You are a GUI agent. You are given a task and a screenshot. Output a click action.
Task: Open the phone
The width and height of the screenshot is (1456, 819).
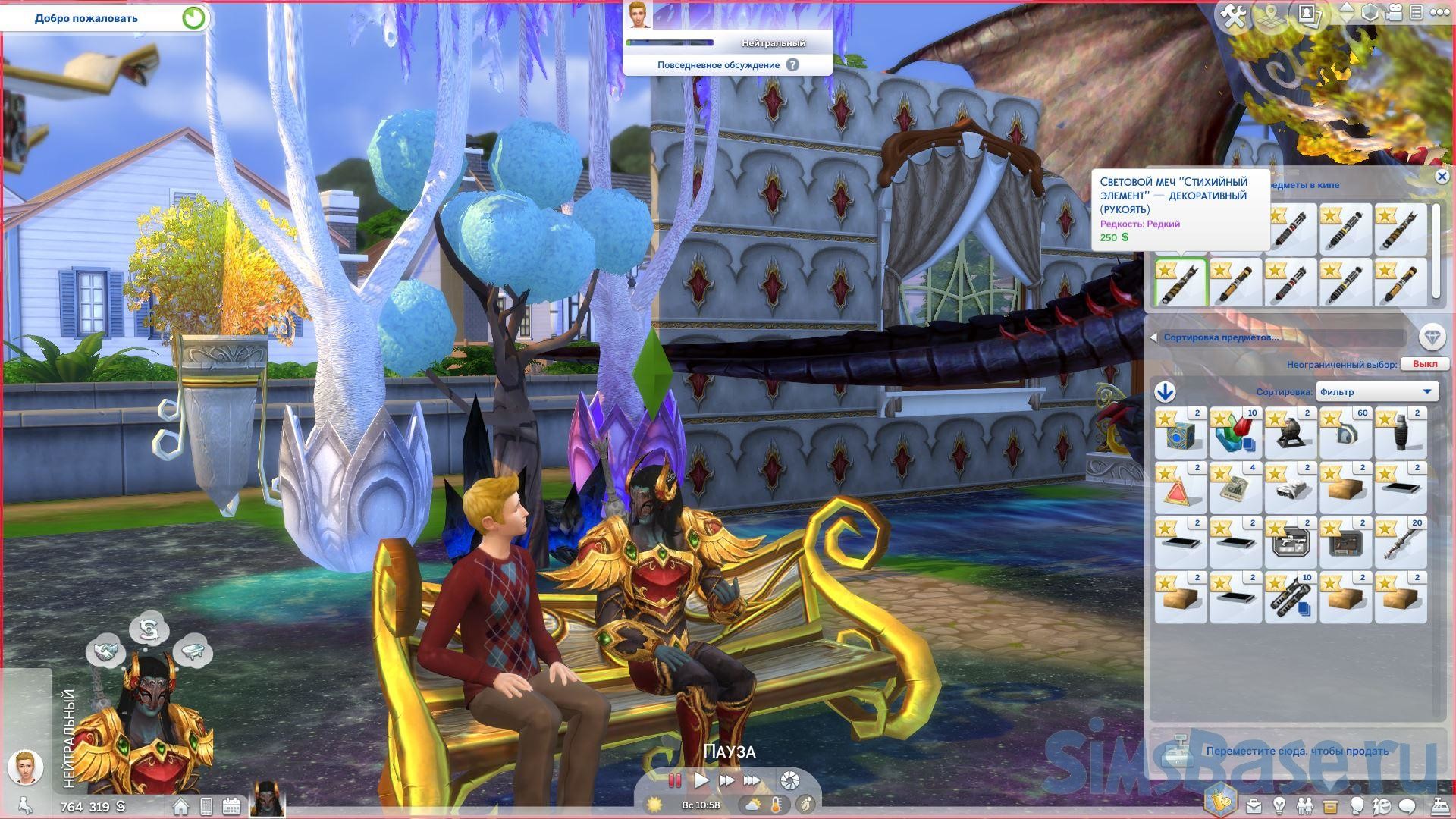pyautogui.click(x=206, y=806)
